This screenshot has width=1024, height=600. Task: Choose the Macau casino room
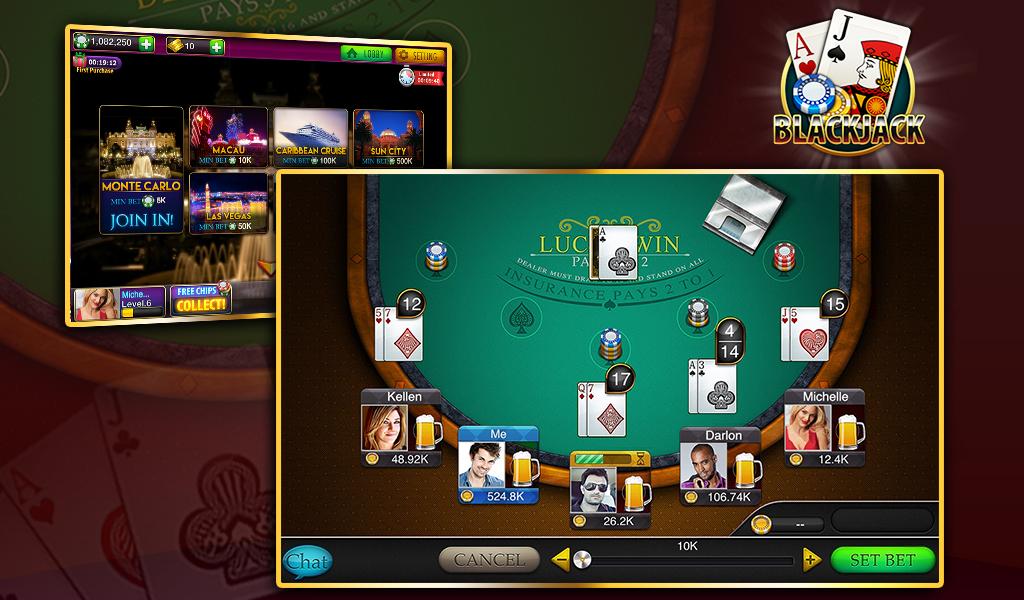pos(228,138)
